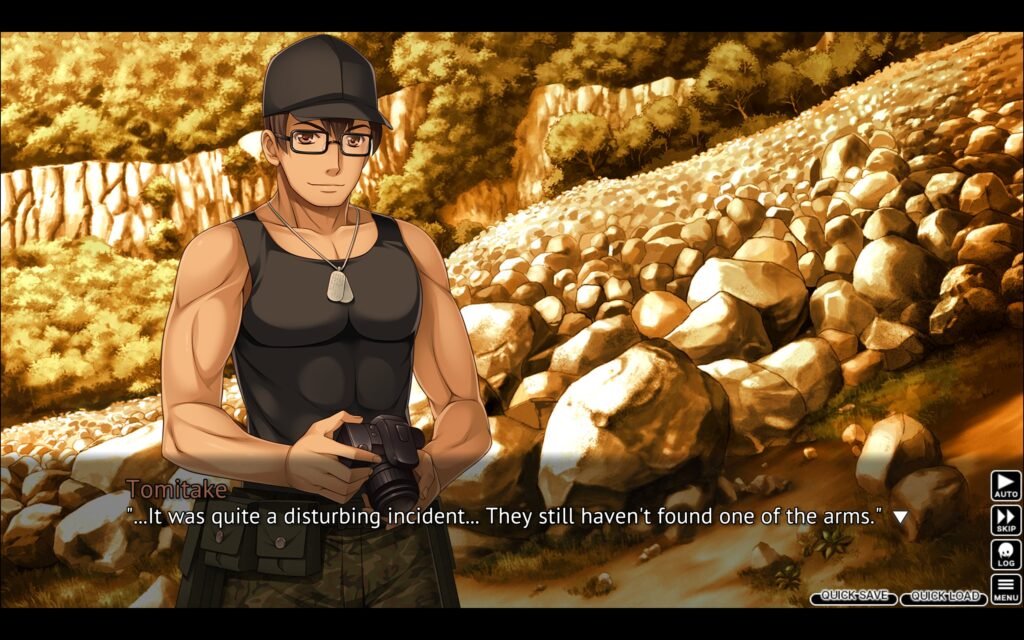Click Quick Save
The height and width of the screenshot is (640, 1024).
[x=854, y=597]
